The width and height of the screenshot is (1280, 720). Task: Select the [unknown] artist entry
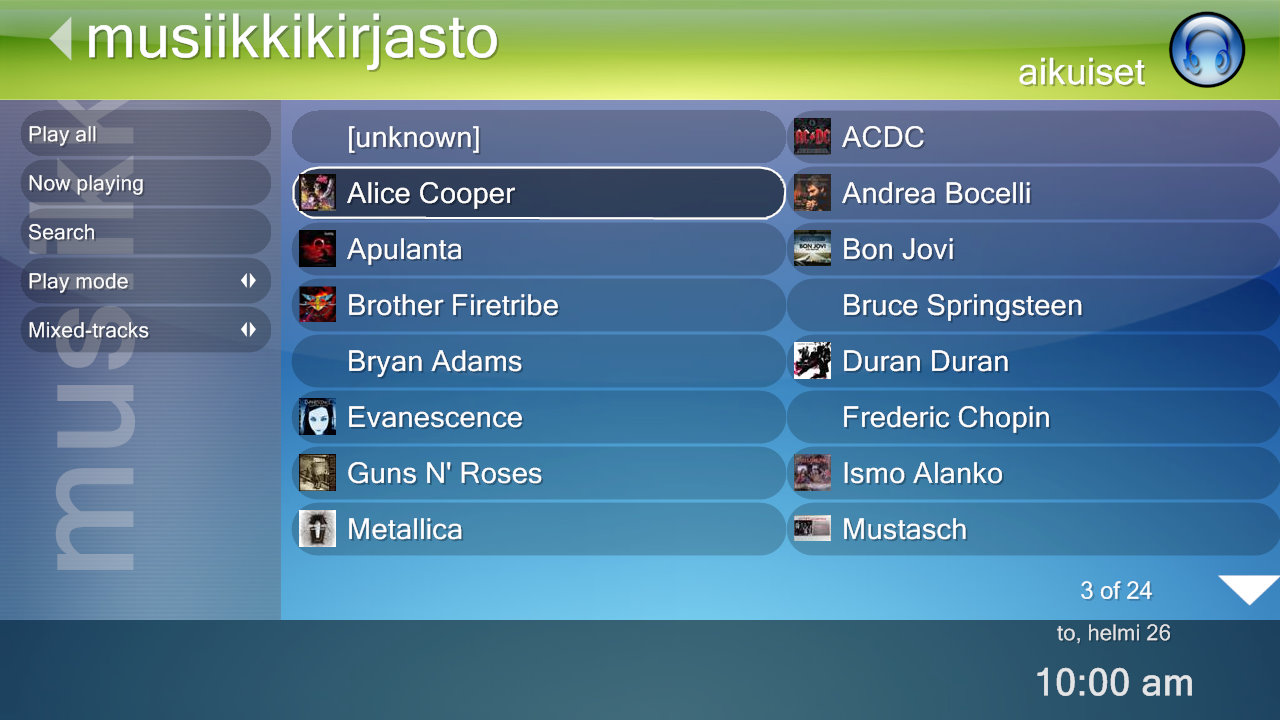pos(538,137)
